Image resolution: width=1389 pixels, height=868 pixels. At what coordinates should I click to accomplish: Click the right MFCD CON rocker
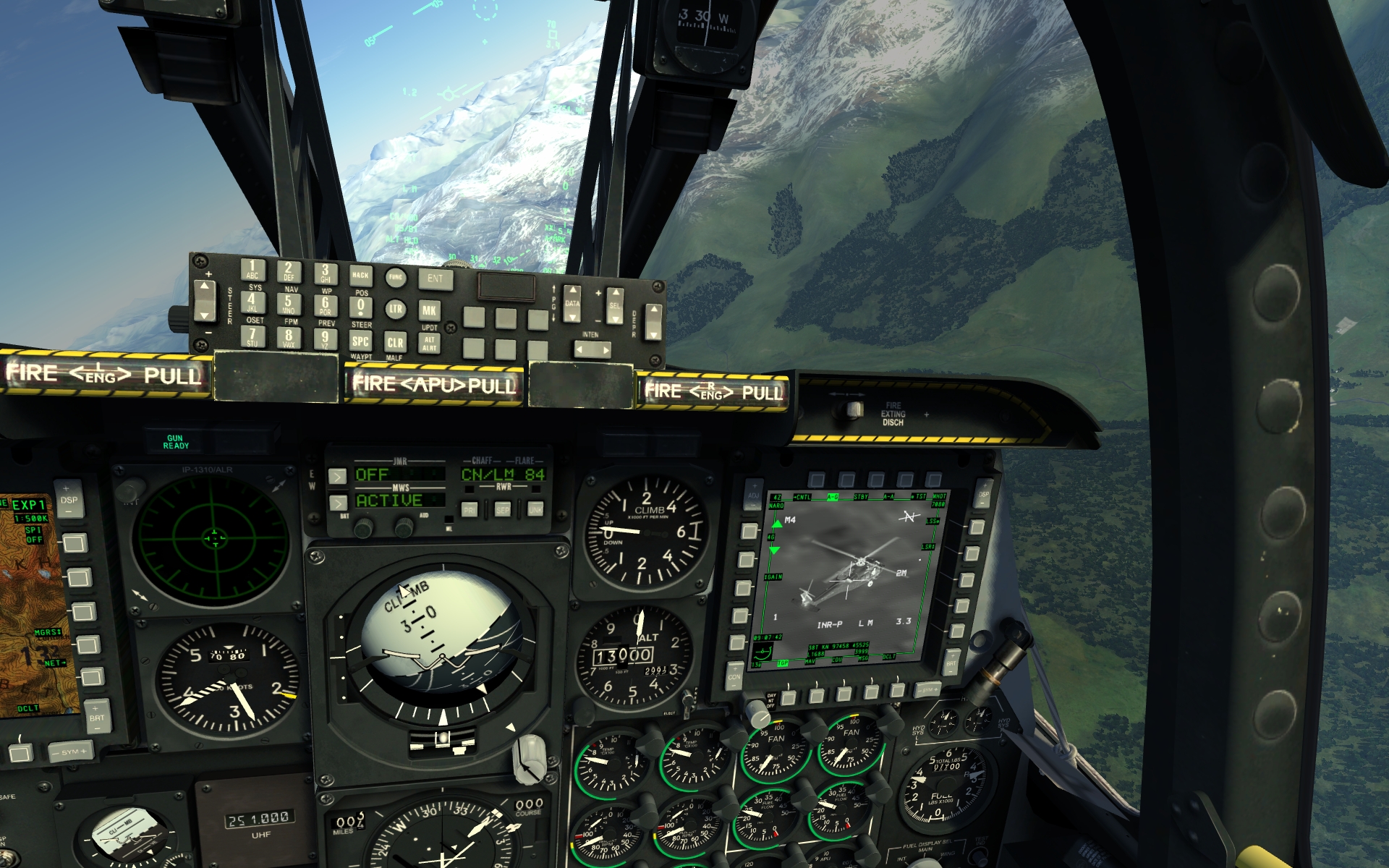pyautogui.click(x=734, y=676)
